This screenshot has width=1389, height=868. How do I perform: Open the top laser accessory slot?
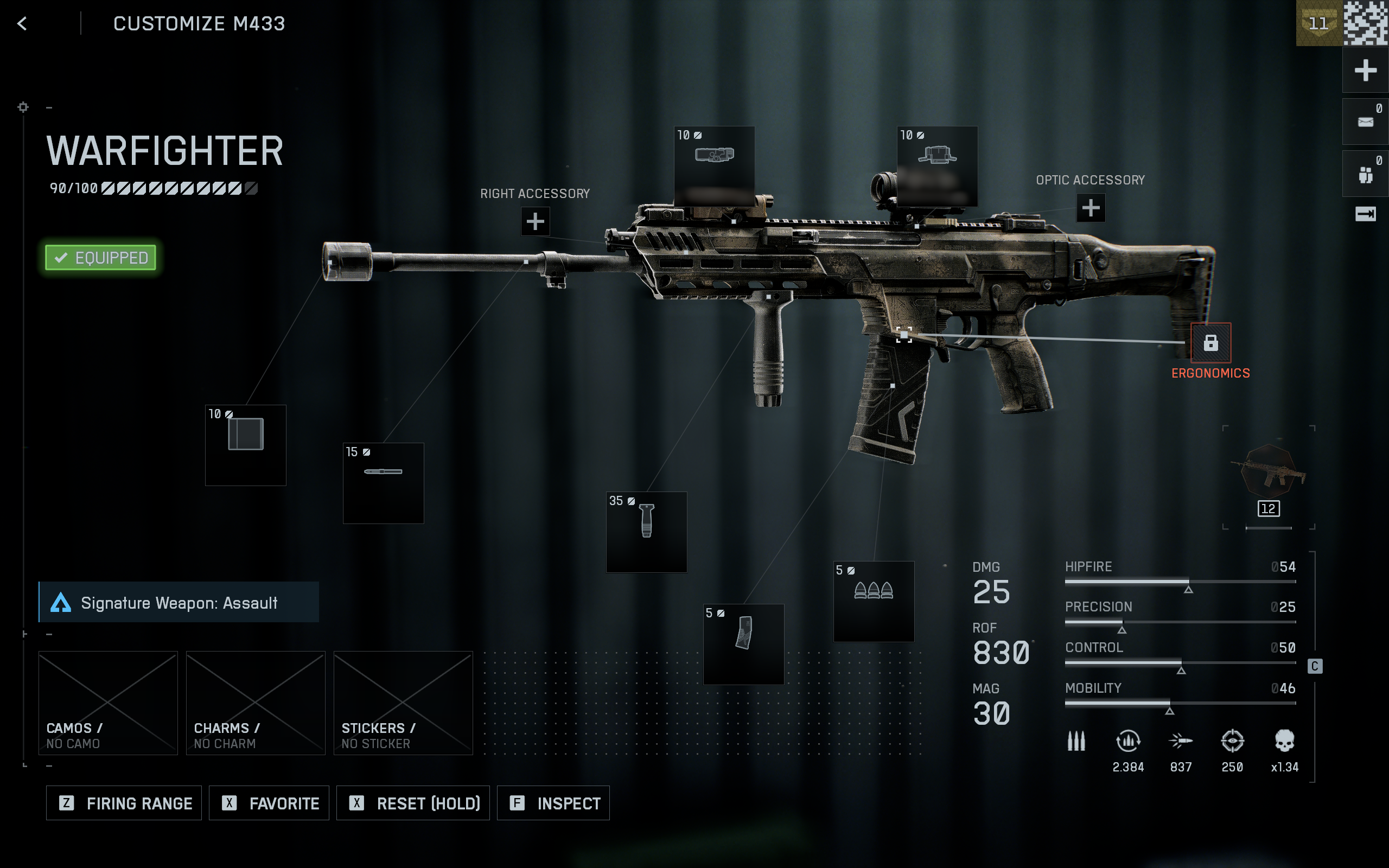714,166
